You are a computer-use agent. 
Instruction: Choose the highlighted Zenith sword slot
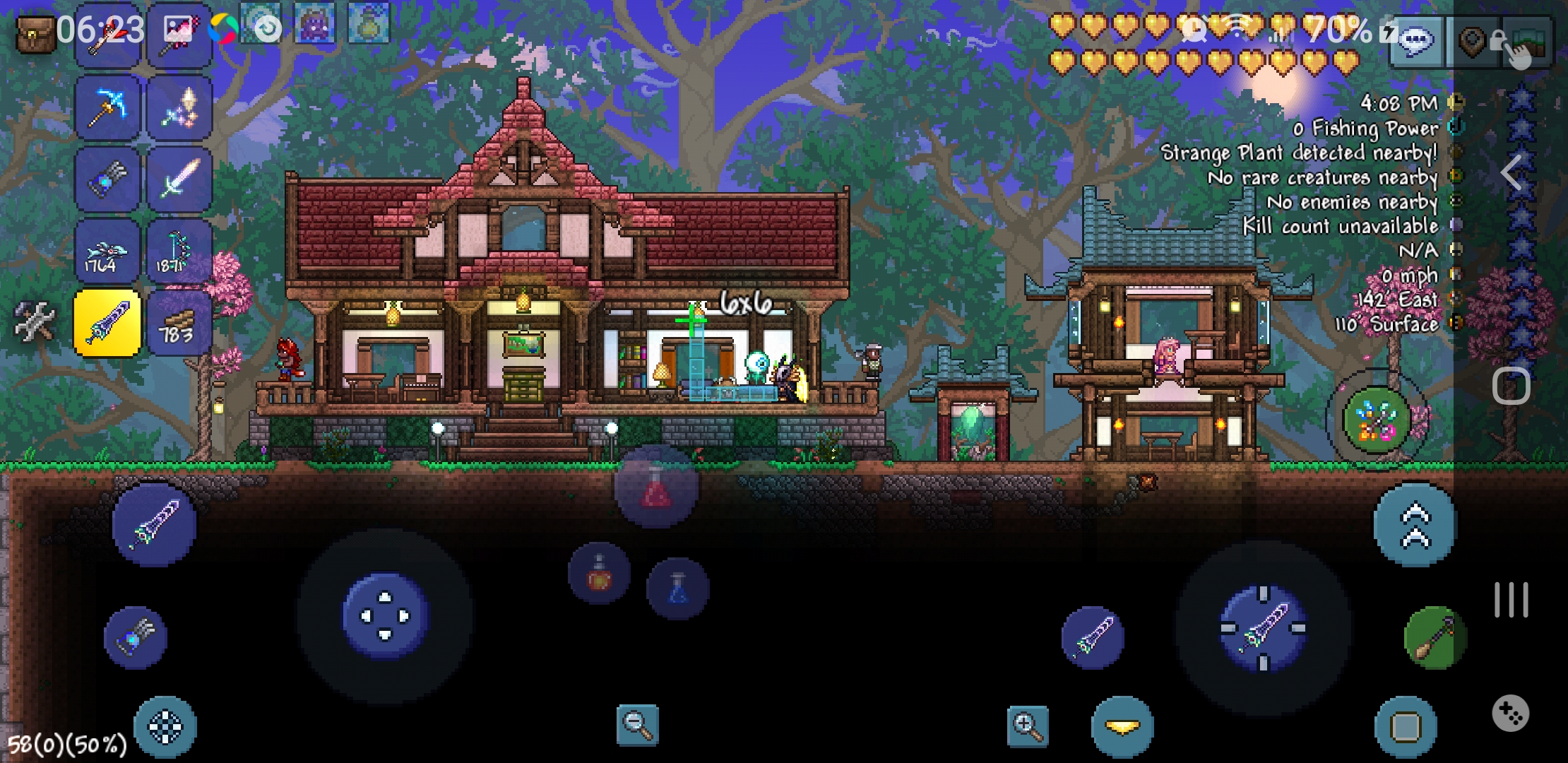(107, 323)
